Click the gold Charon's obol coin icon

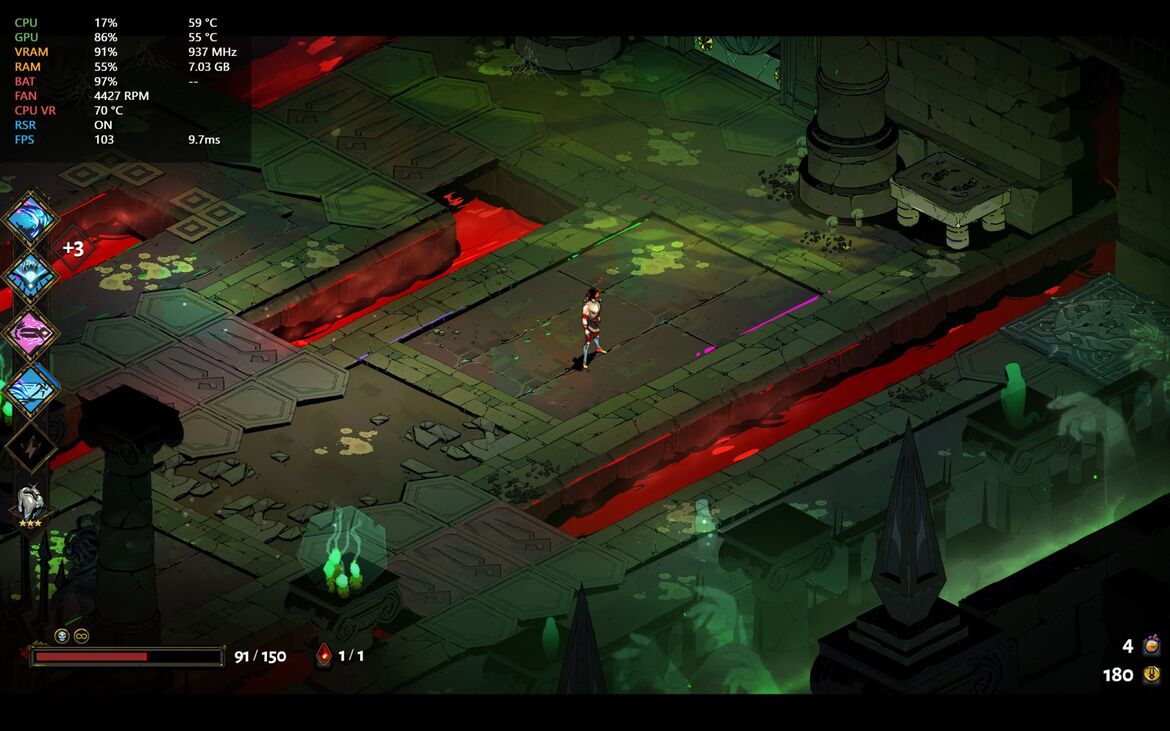point(1151,675)
